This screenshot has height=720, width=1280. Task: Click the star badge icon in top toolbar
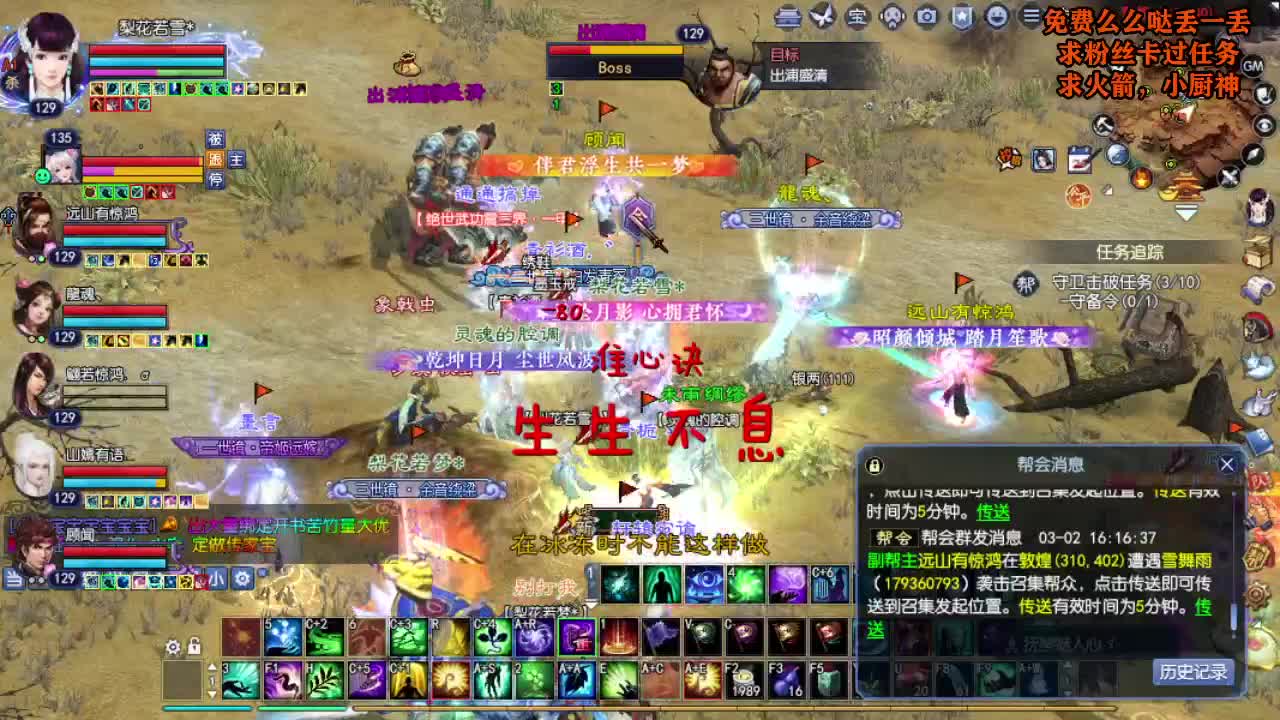point(960,18)
